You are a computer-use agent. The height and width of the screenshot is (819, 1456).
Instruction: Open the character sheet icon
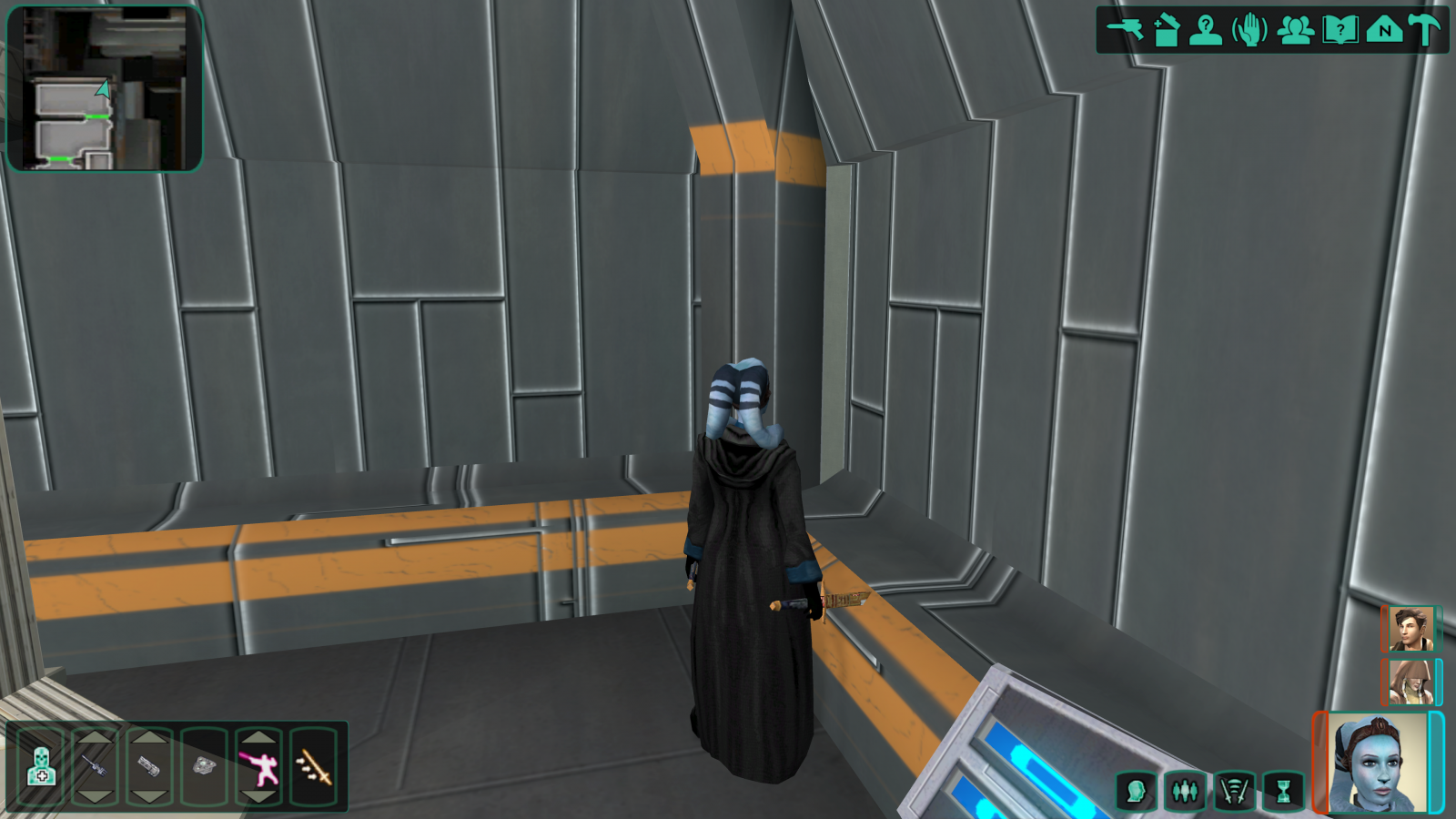tap(1206, 30)
